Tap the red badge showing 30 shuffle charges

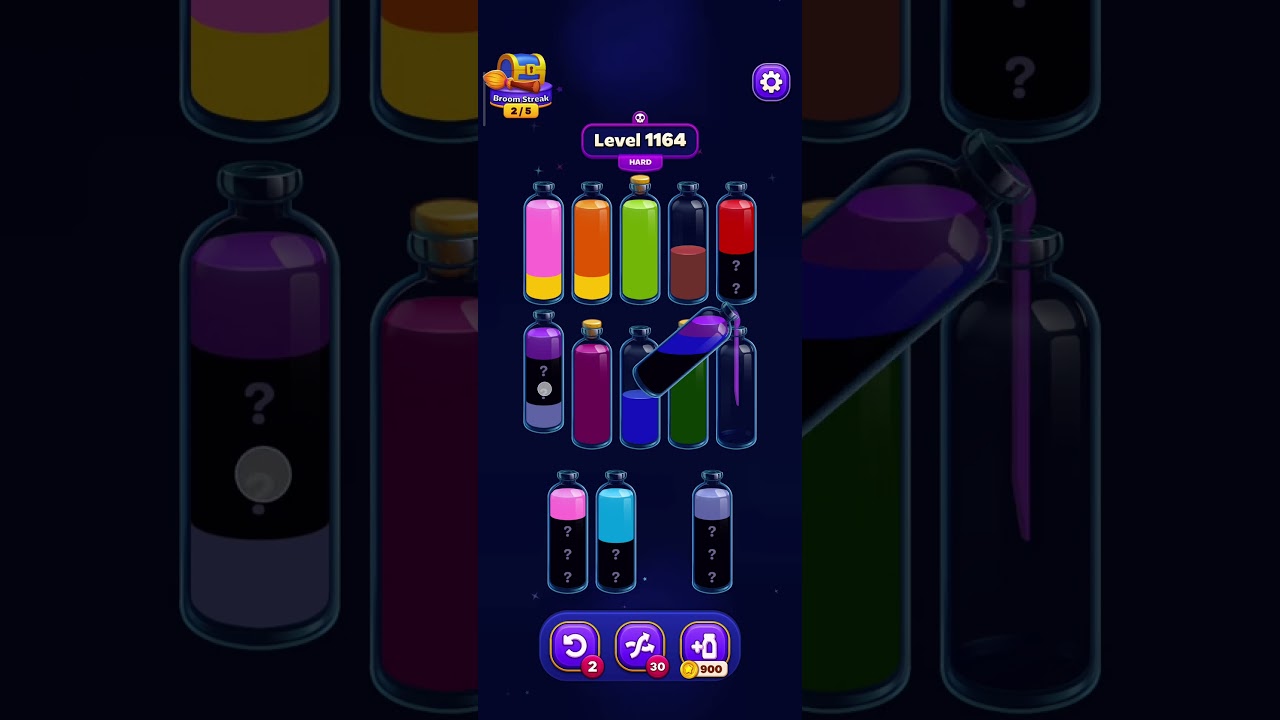pos(657,668)
